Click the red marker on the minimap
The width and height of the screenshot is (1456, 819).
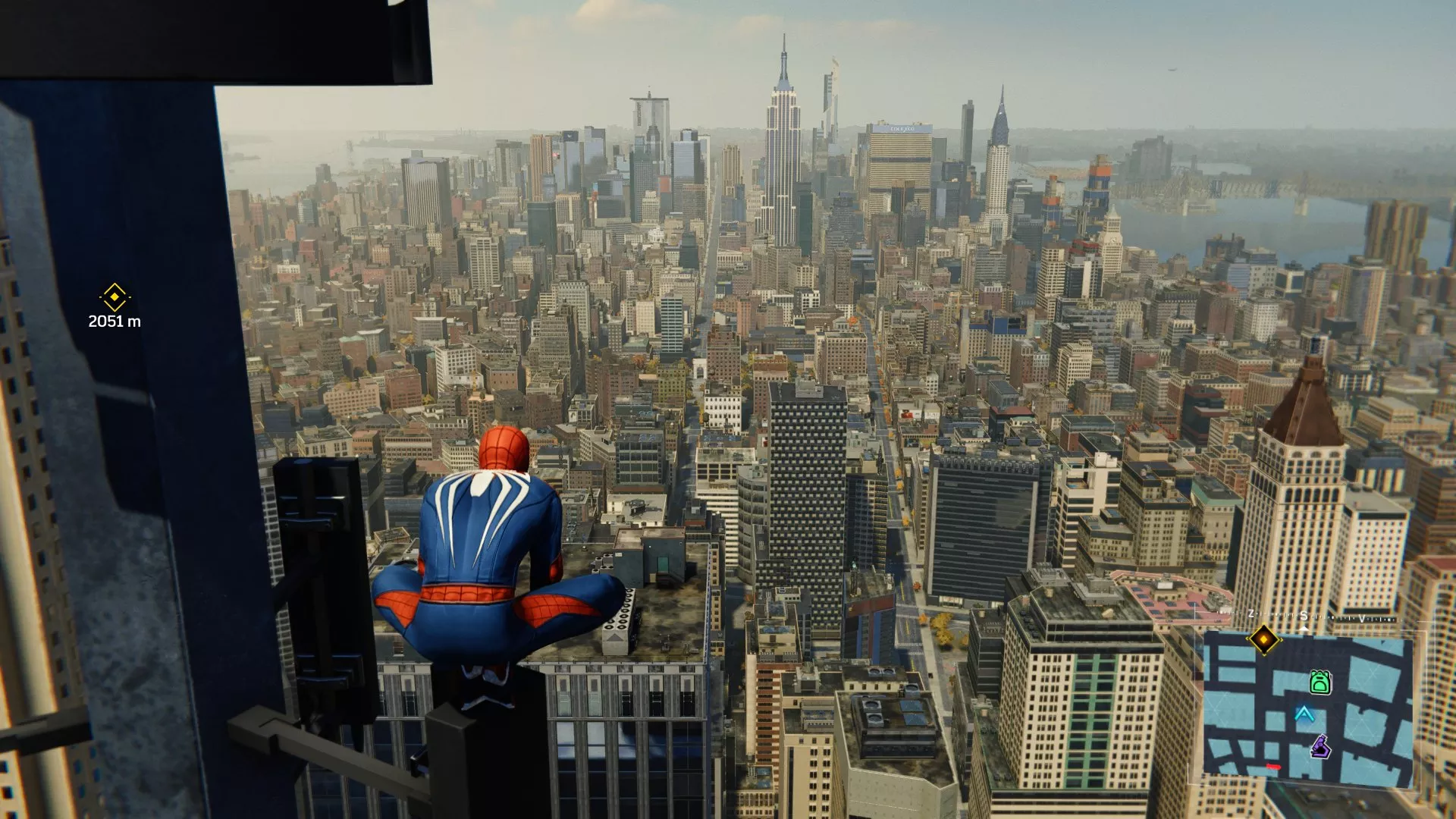point(1273,766)
